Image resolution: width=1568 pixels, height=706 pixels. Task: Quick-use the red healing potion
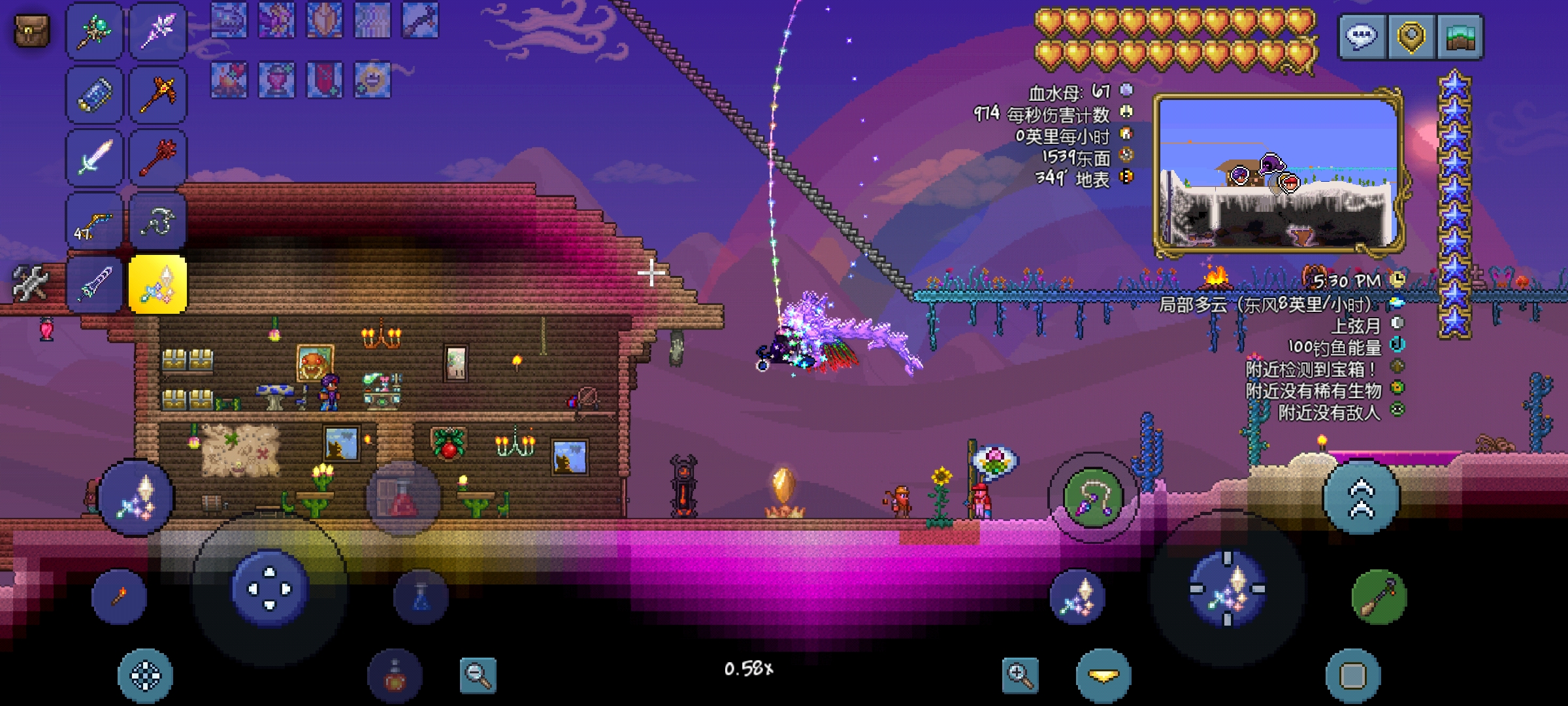403,498
